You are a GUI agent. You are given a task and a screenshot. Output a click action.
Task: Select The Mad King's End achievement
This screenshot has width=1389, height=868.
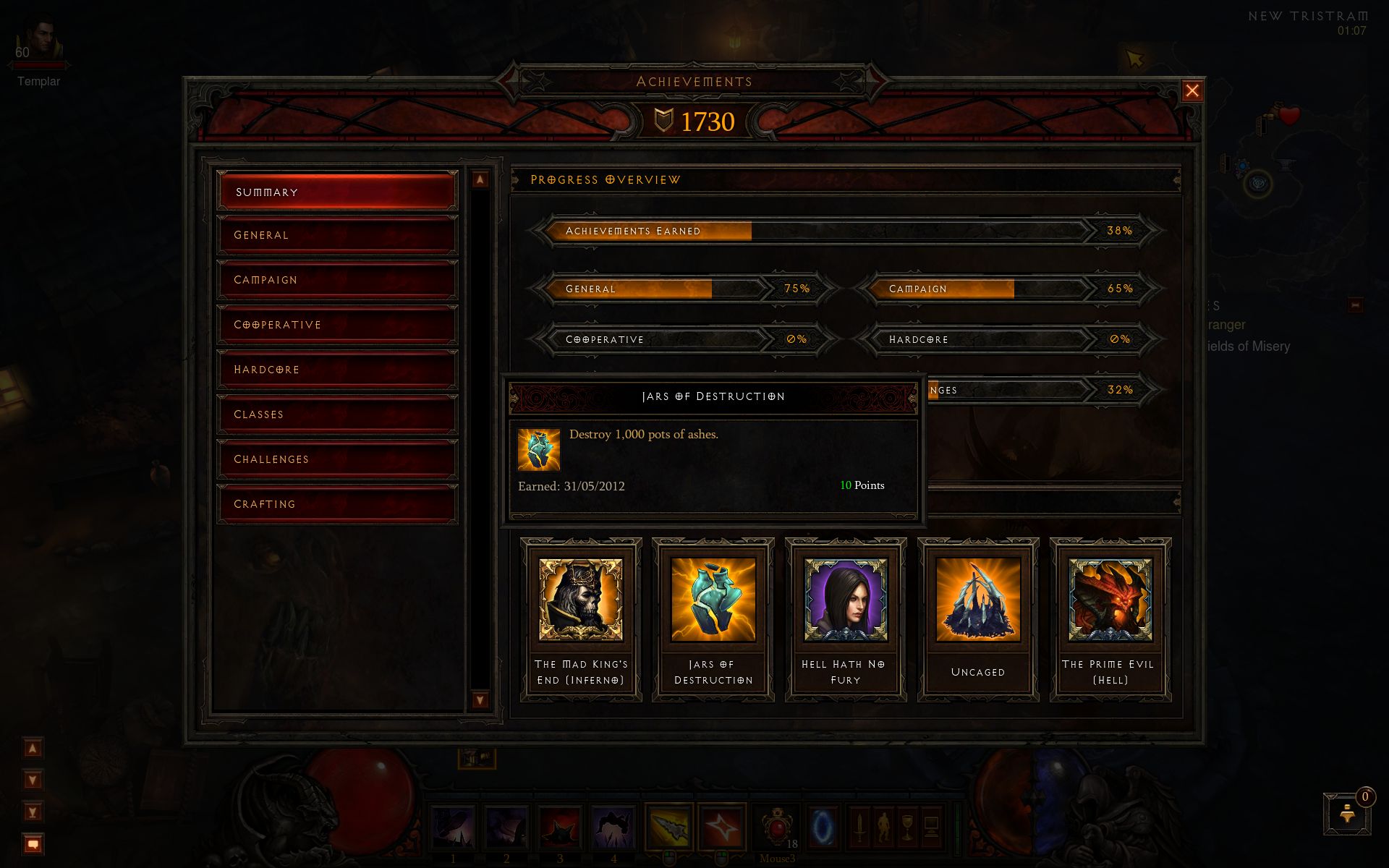[x=581, y=619]
